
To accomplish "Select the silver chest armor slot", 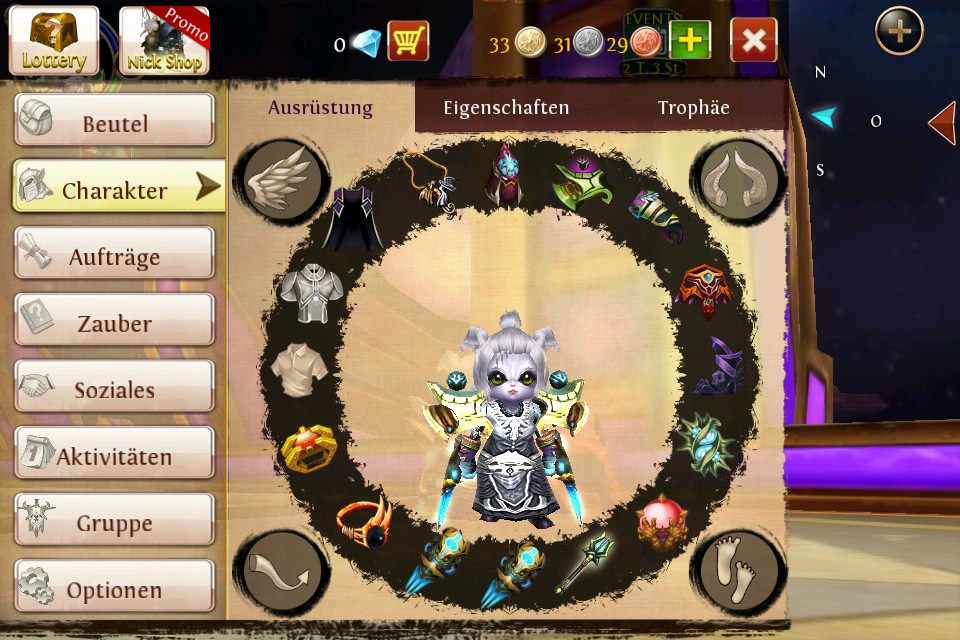I will [x=311, y=290].
